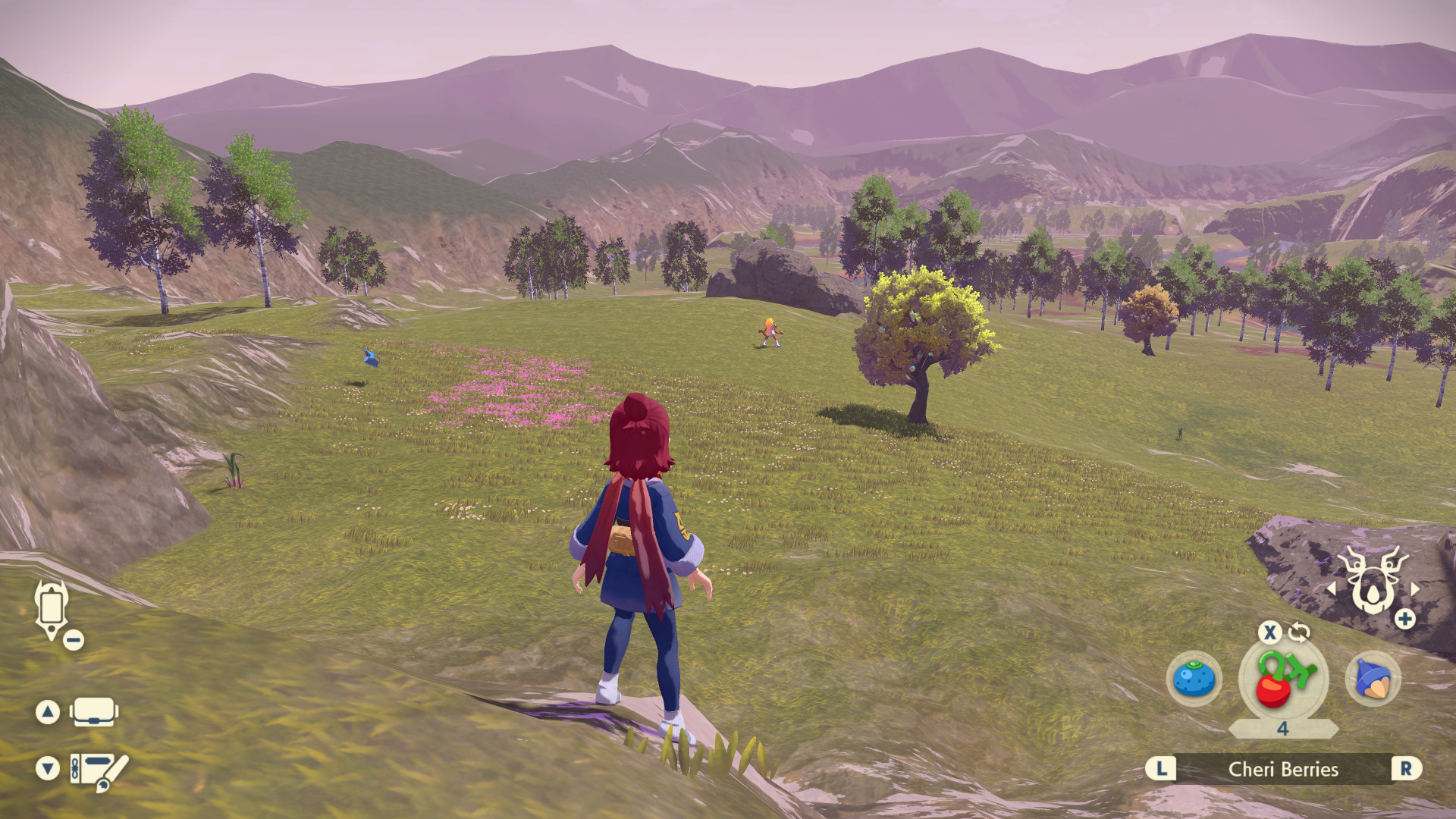Select the Cheri Berries item slot
This screenshot has width=1456, height=819.
coord(1283,679)
